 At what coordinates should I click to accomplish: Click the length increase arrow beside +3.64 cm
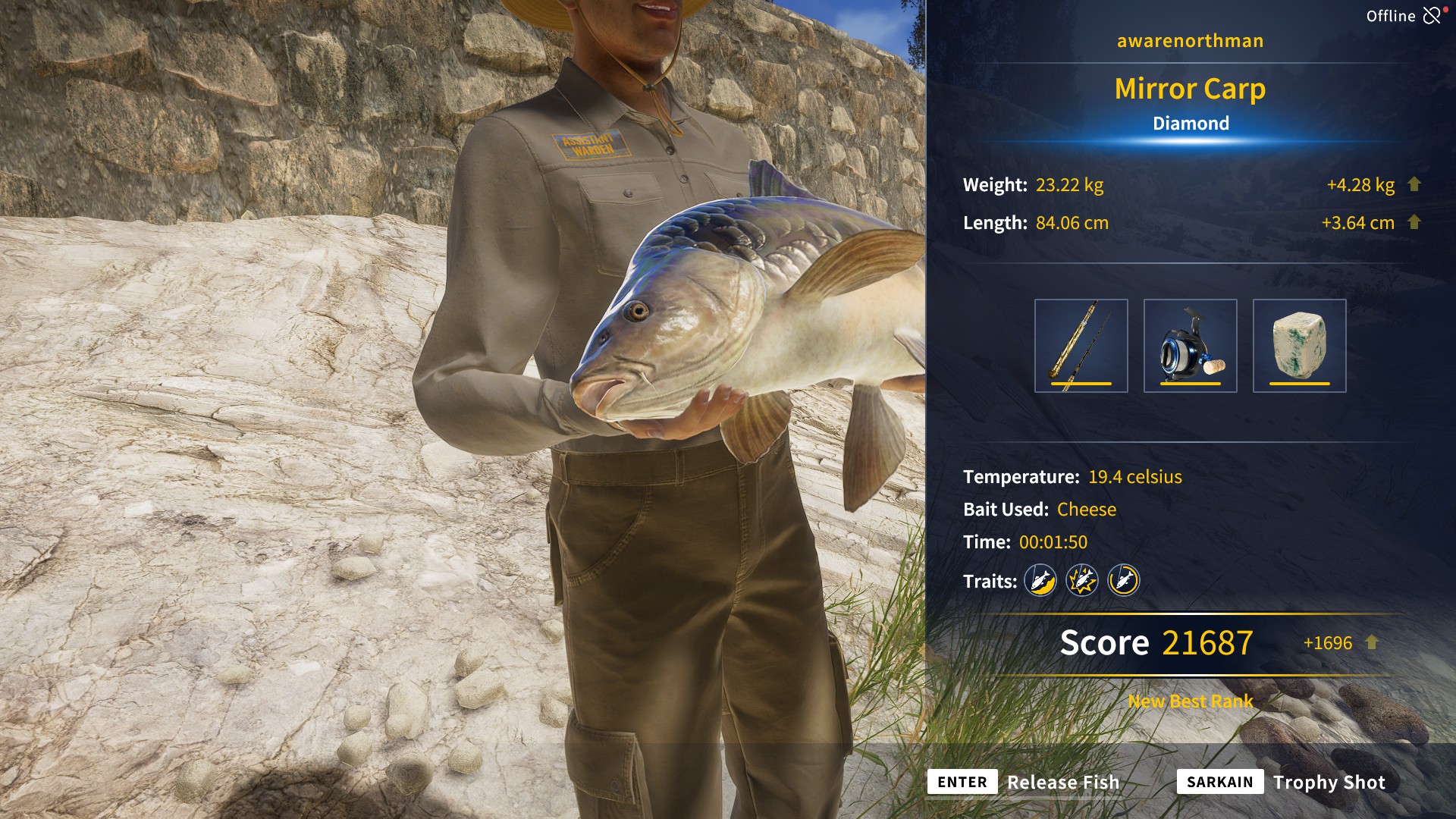point(1414,222)
